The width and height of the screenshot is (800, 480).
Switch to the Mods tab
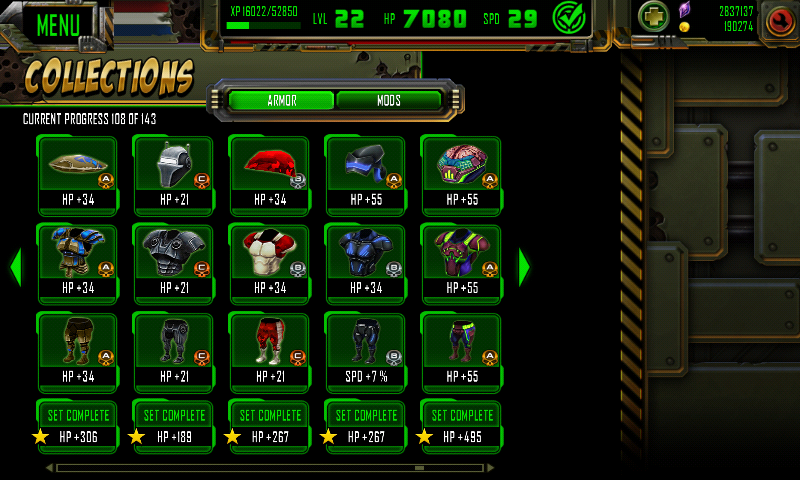389,101
